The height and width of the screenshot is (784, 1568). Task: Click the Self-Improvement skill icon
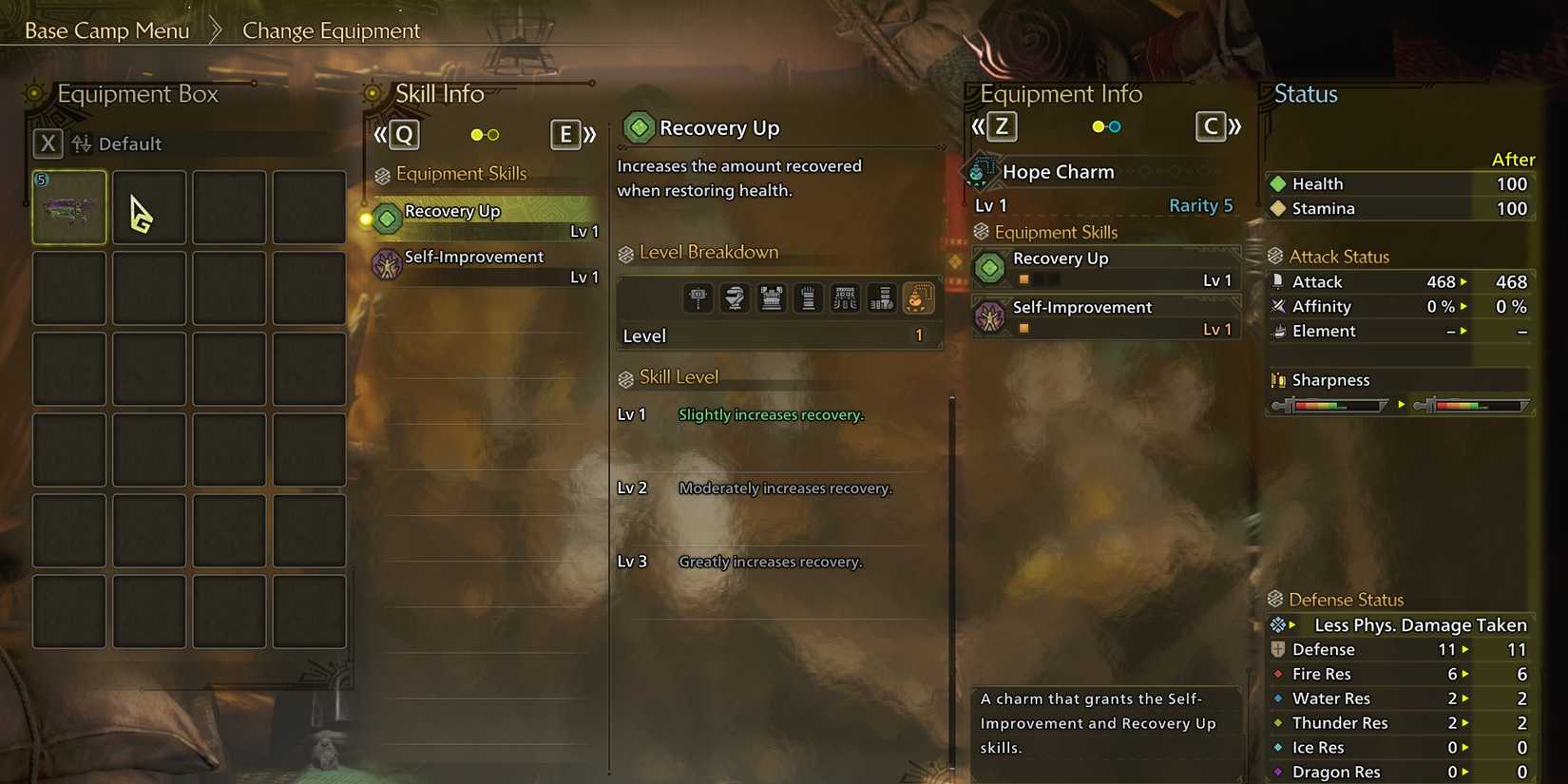[387, 261]
